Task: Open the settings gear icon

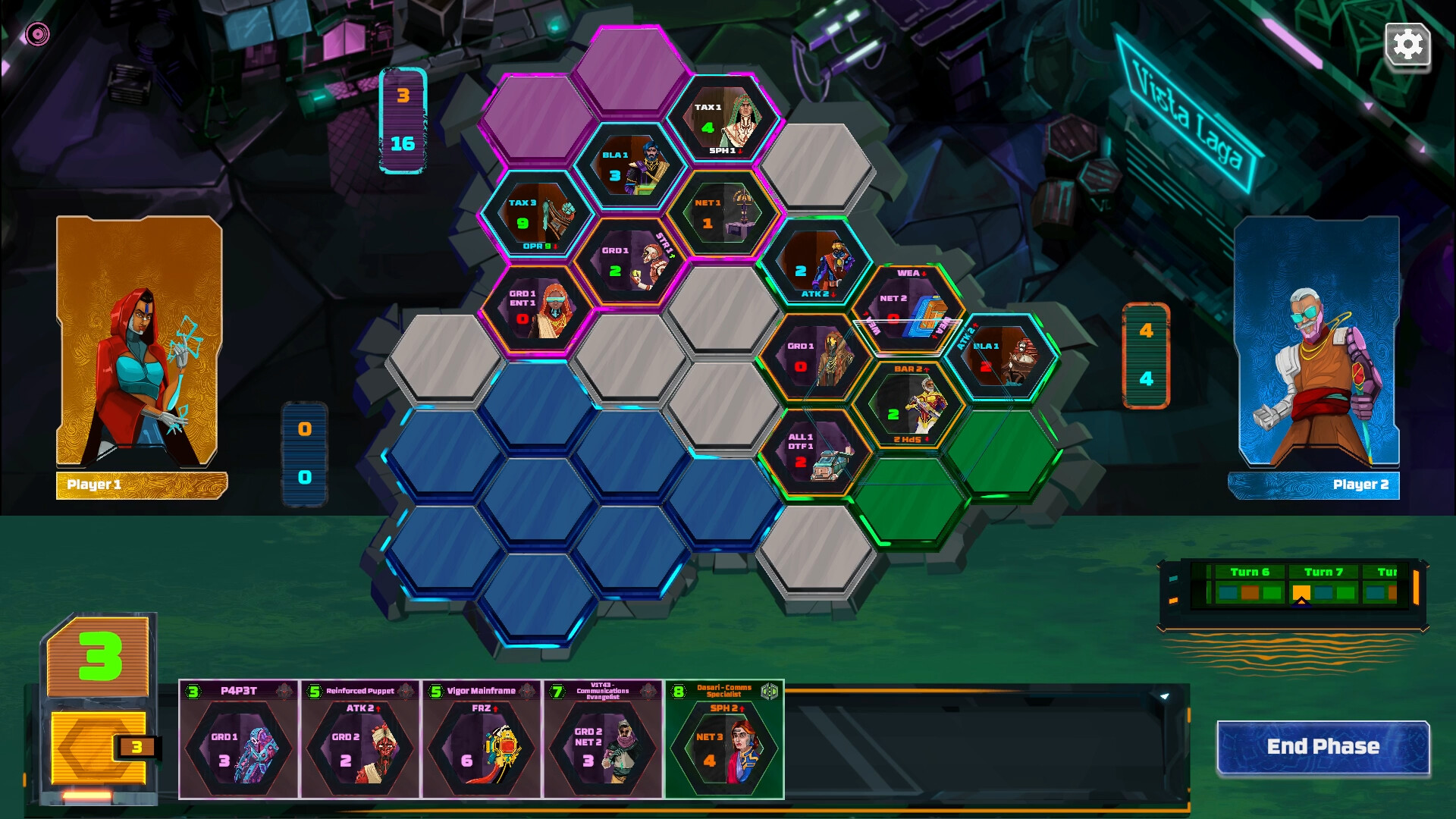Action: (x=1408, y=45)
